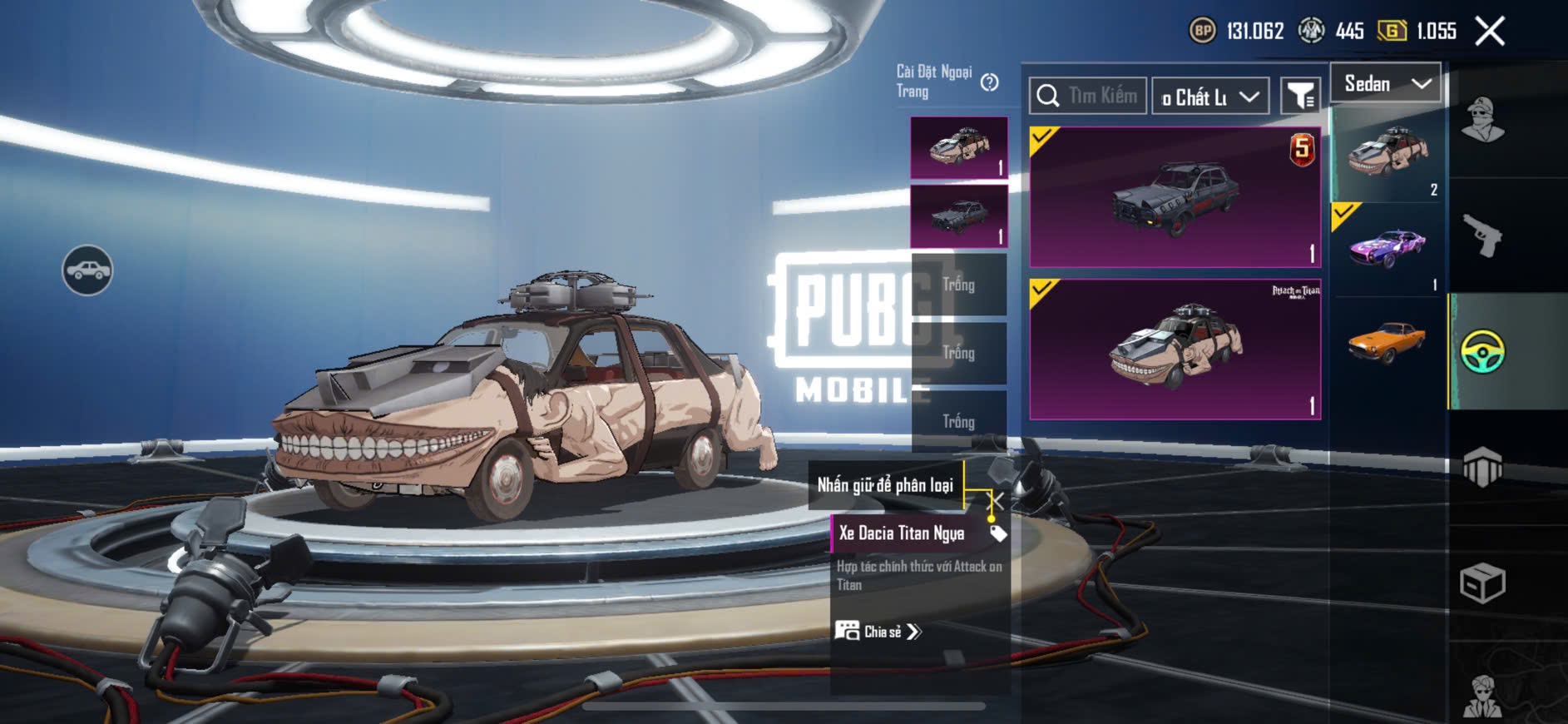Open the filter funnel options
Viewport: 1568px width, 724px height.
point(1300,97)
